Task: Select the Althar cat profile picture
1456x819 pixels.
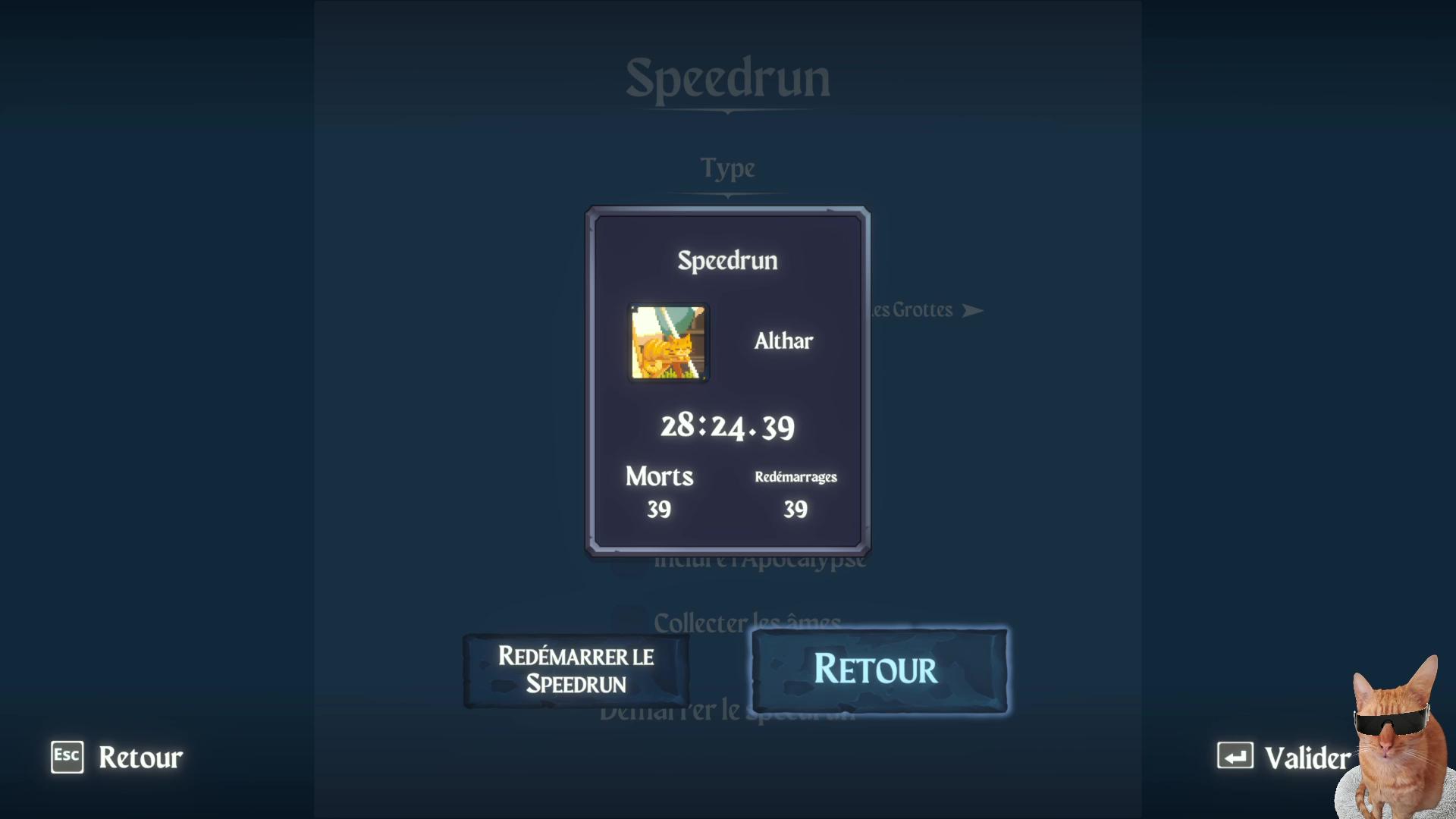Action: coord(669,343)
